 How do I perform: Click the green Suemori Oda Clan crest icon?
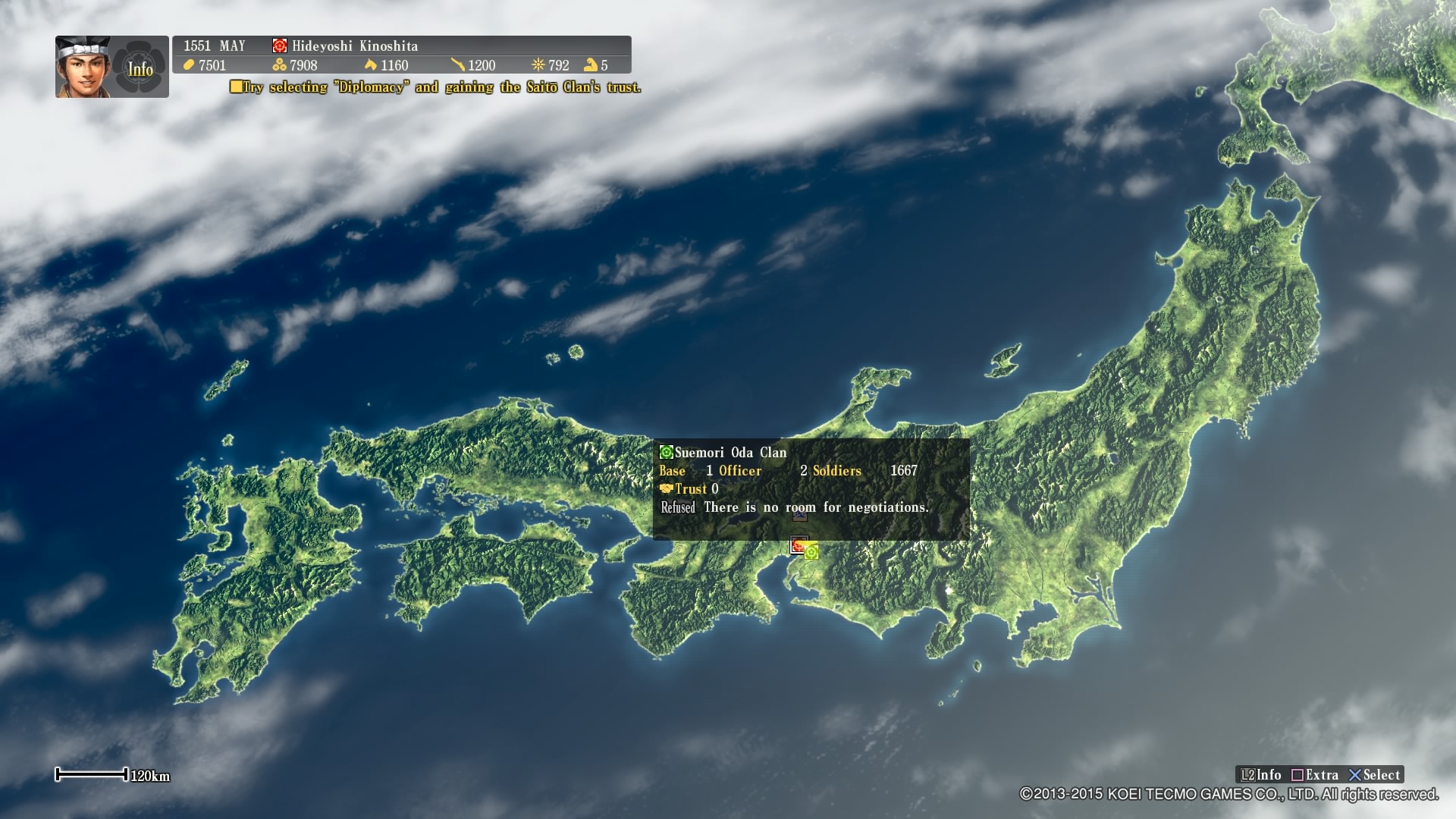coord(667,453)
